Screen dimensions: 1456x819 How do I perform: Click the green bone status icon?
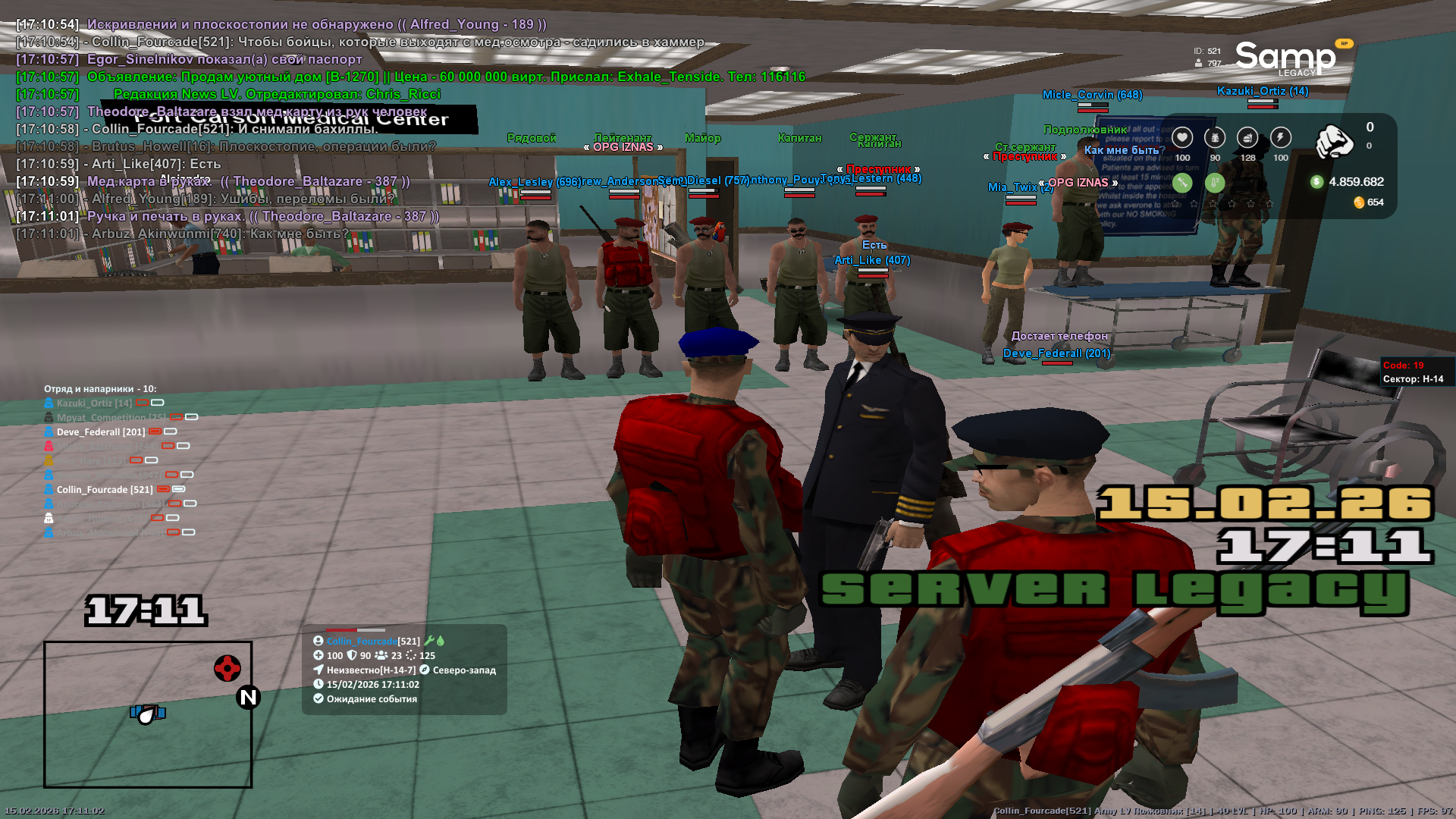[1181, 182]
